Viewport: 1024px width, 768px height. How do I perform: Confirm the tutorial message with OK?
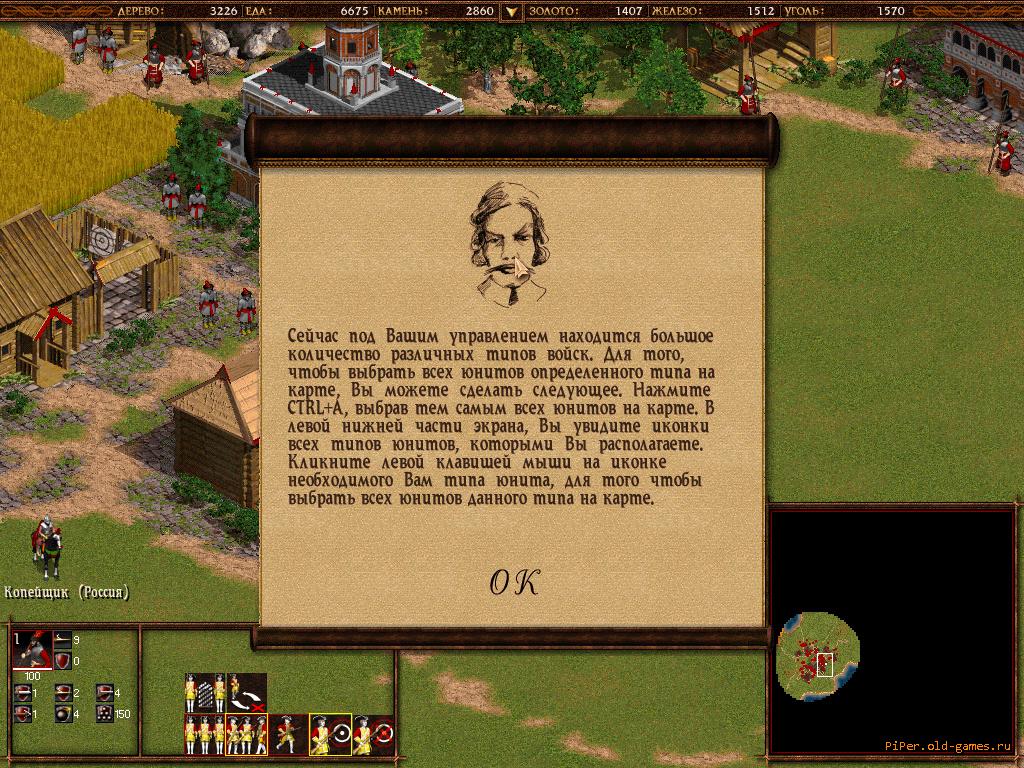513,583
